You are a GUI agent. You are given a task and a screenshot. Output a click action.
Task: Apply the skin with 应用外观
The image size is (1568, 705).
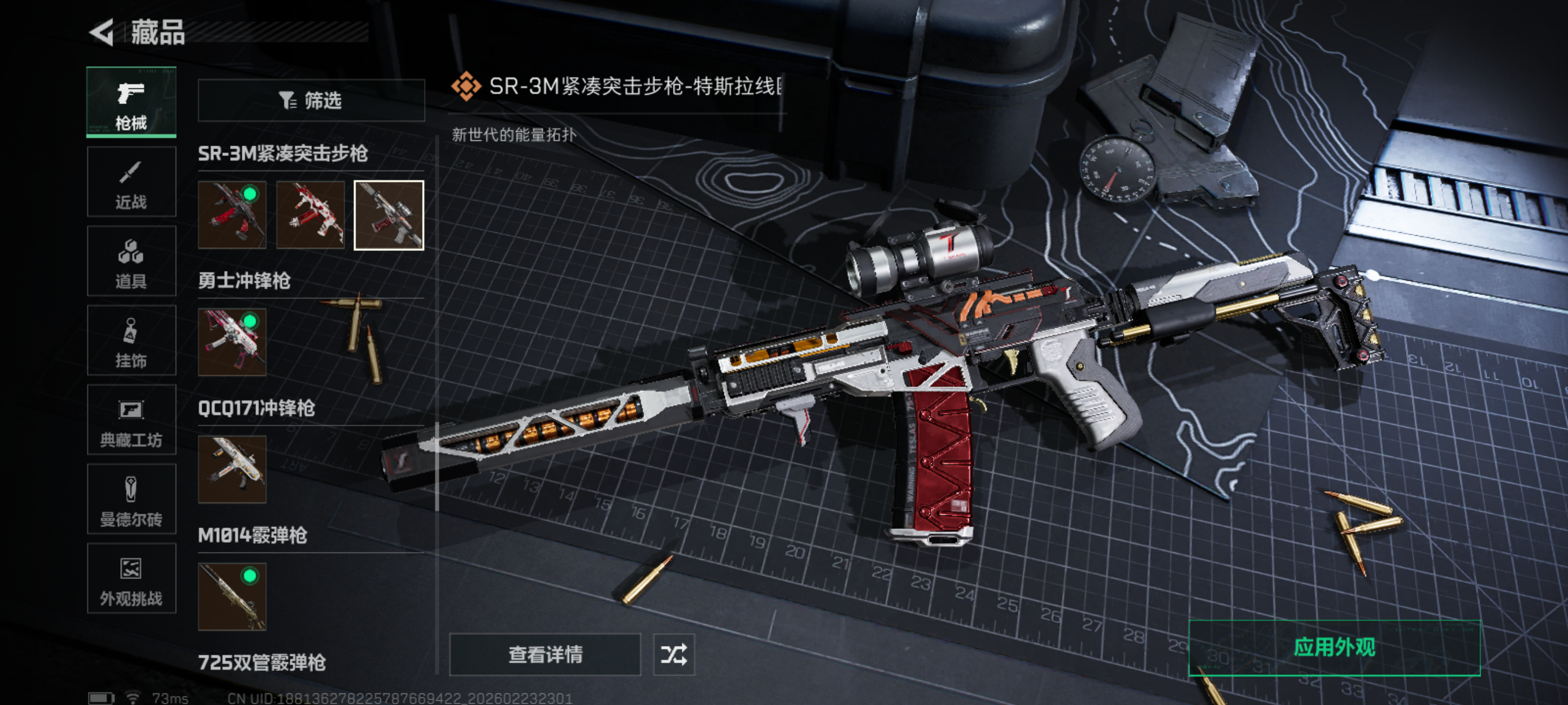tap(1334, 648)
